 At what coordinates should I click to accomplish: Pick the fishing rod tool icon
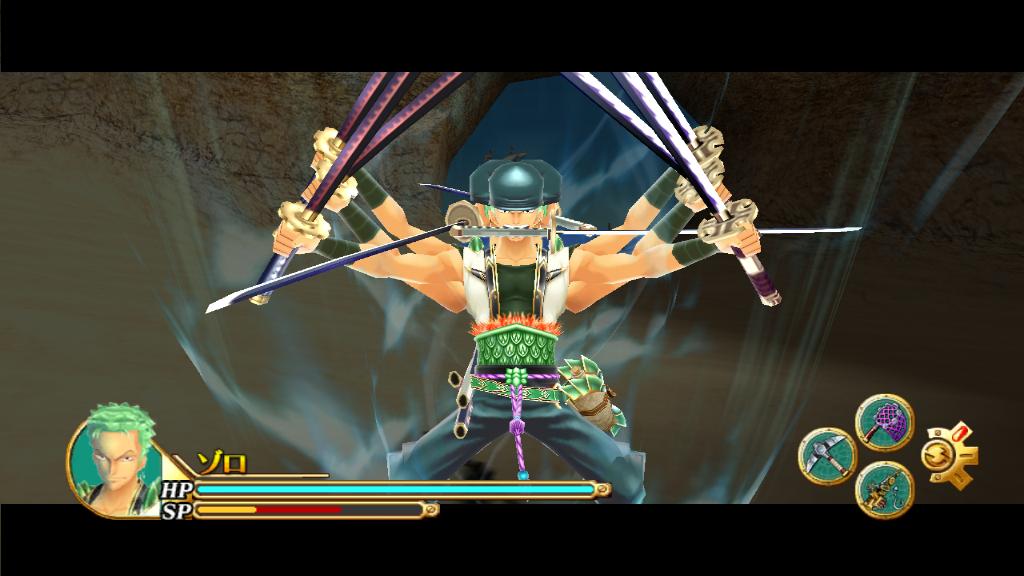pyautogui.click(x=884, y=489)
